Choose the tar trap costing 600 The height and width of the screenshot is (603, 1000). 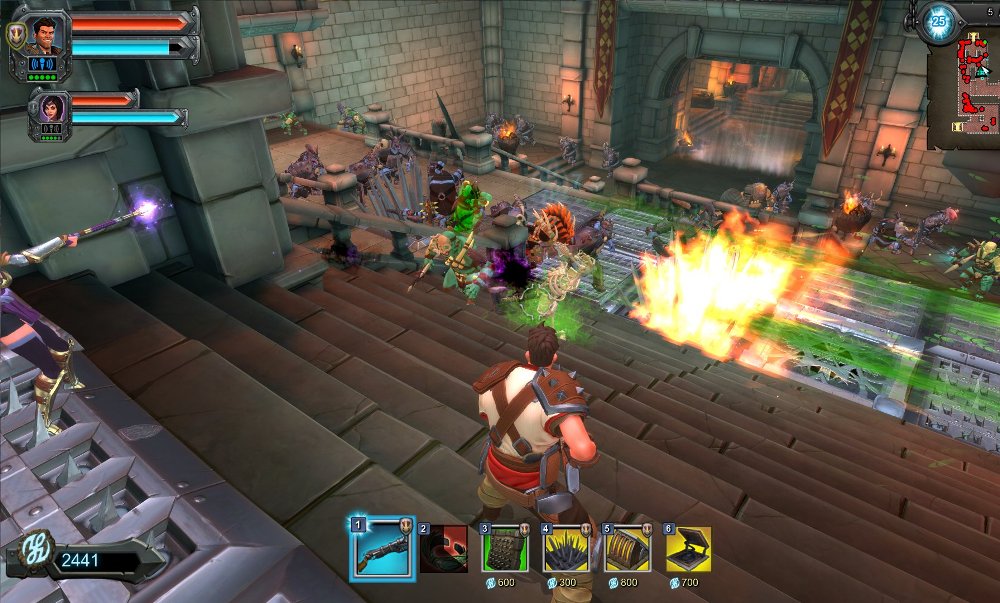point(505,549)
